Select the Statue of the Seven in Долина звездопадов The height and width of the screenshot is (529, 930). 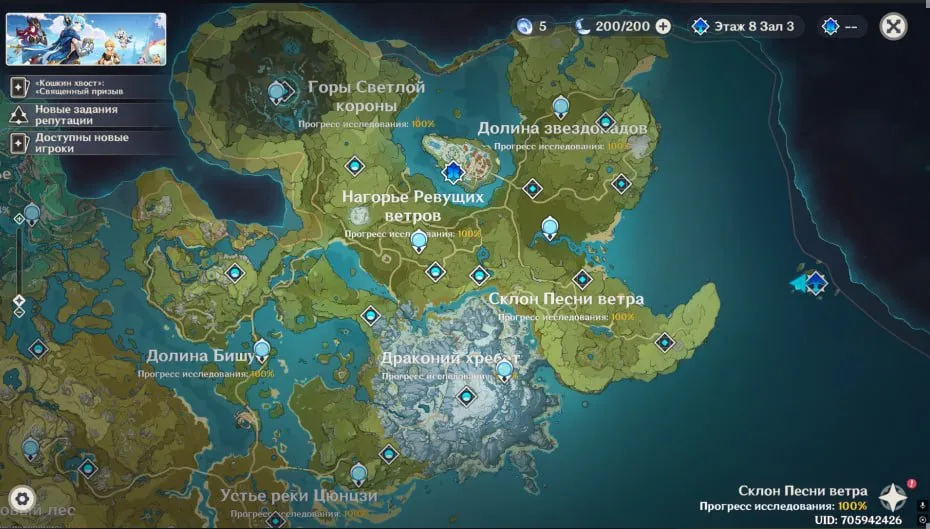(561, 106)
